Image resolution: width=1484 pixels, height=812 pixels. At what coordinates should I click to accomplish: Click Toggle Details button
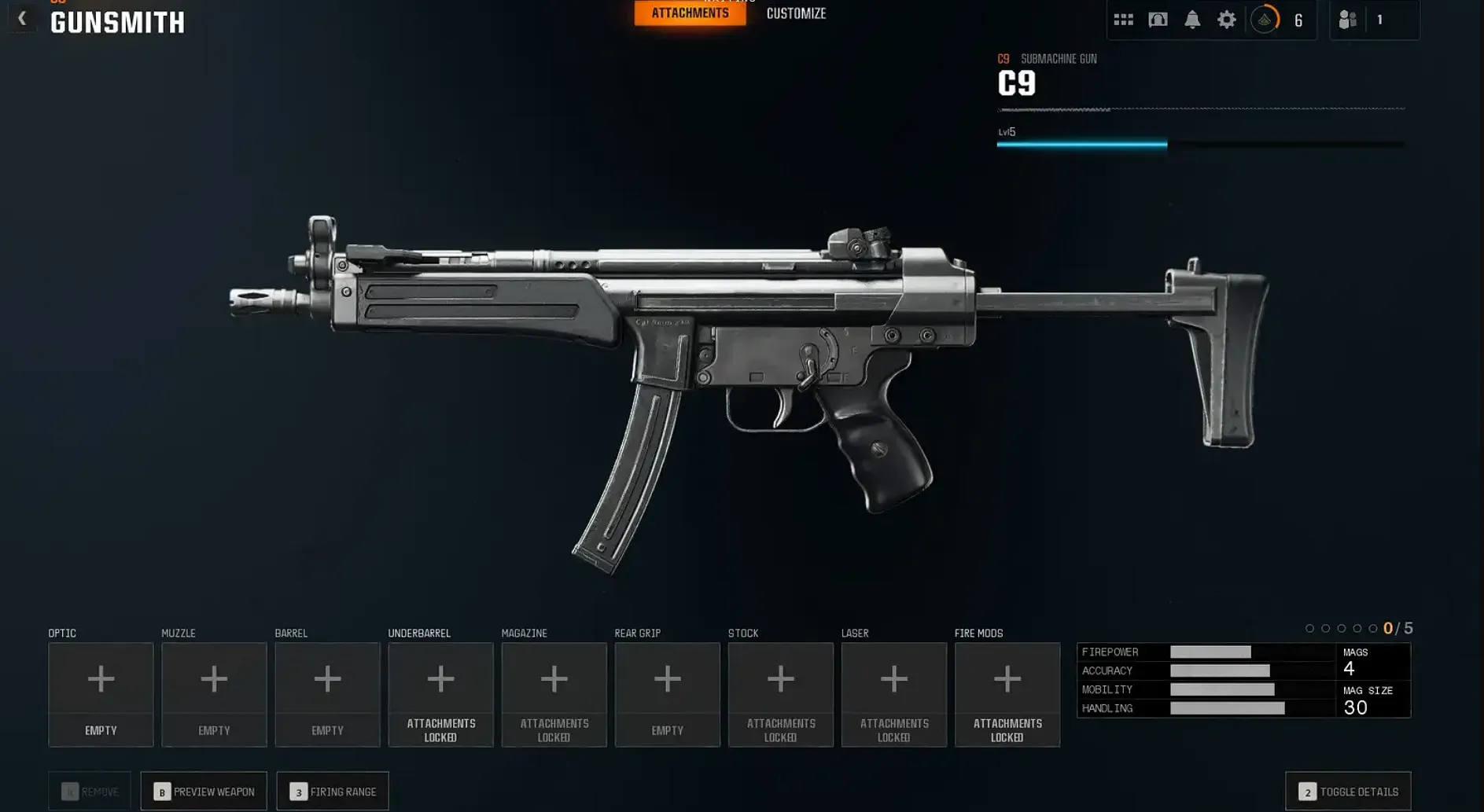pos(1348,792)
